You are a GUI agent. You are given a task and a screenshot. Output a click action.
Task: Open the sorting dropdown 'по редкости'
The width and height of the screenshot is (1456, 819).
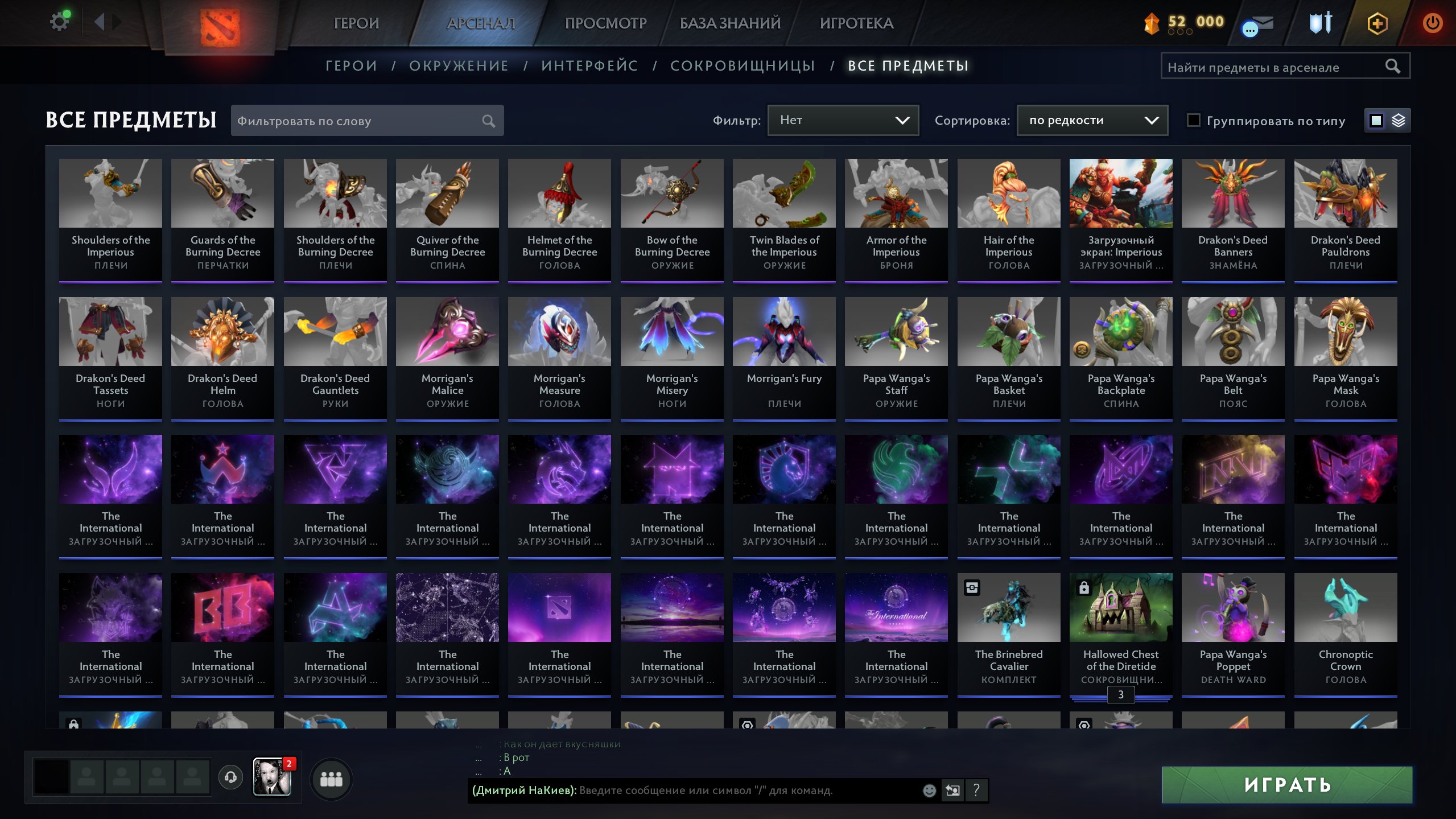click(1091, 120)
